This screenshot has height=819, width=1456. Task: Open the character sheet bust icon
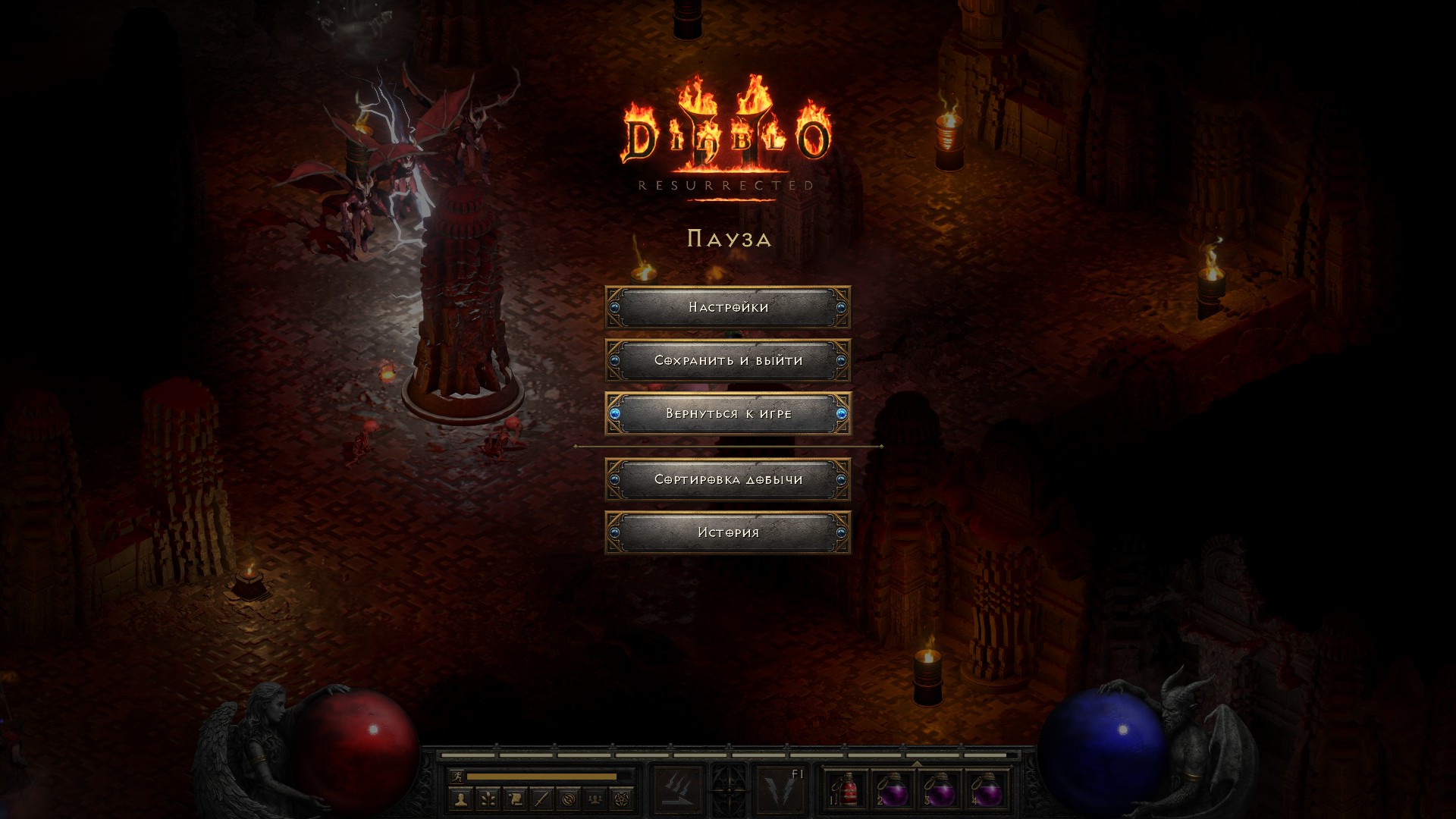click(x=460, y=799)
